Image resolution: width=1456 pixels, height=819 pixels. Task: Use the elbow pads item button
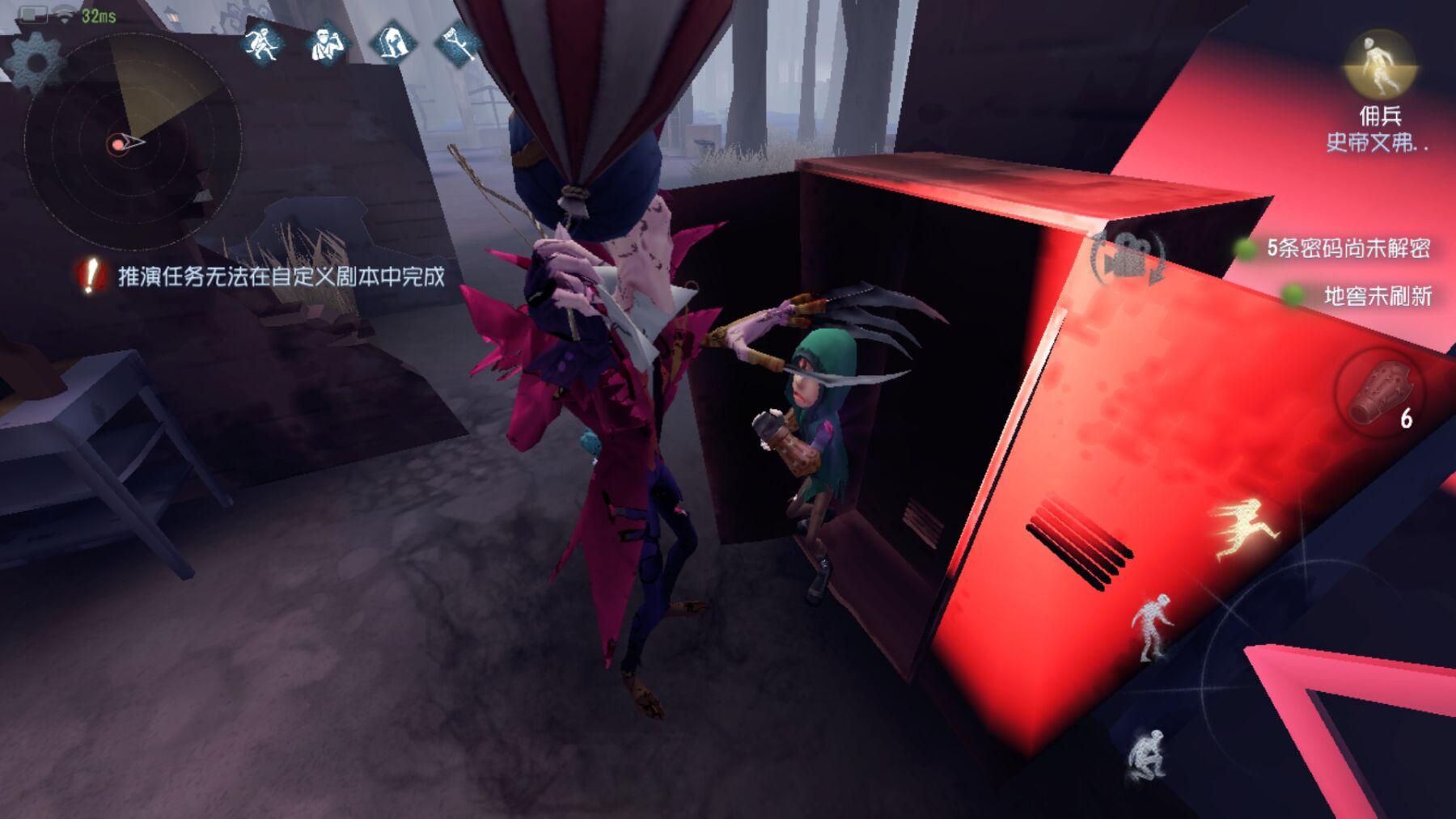[1379, 394]
